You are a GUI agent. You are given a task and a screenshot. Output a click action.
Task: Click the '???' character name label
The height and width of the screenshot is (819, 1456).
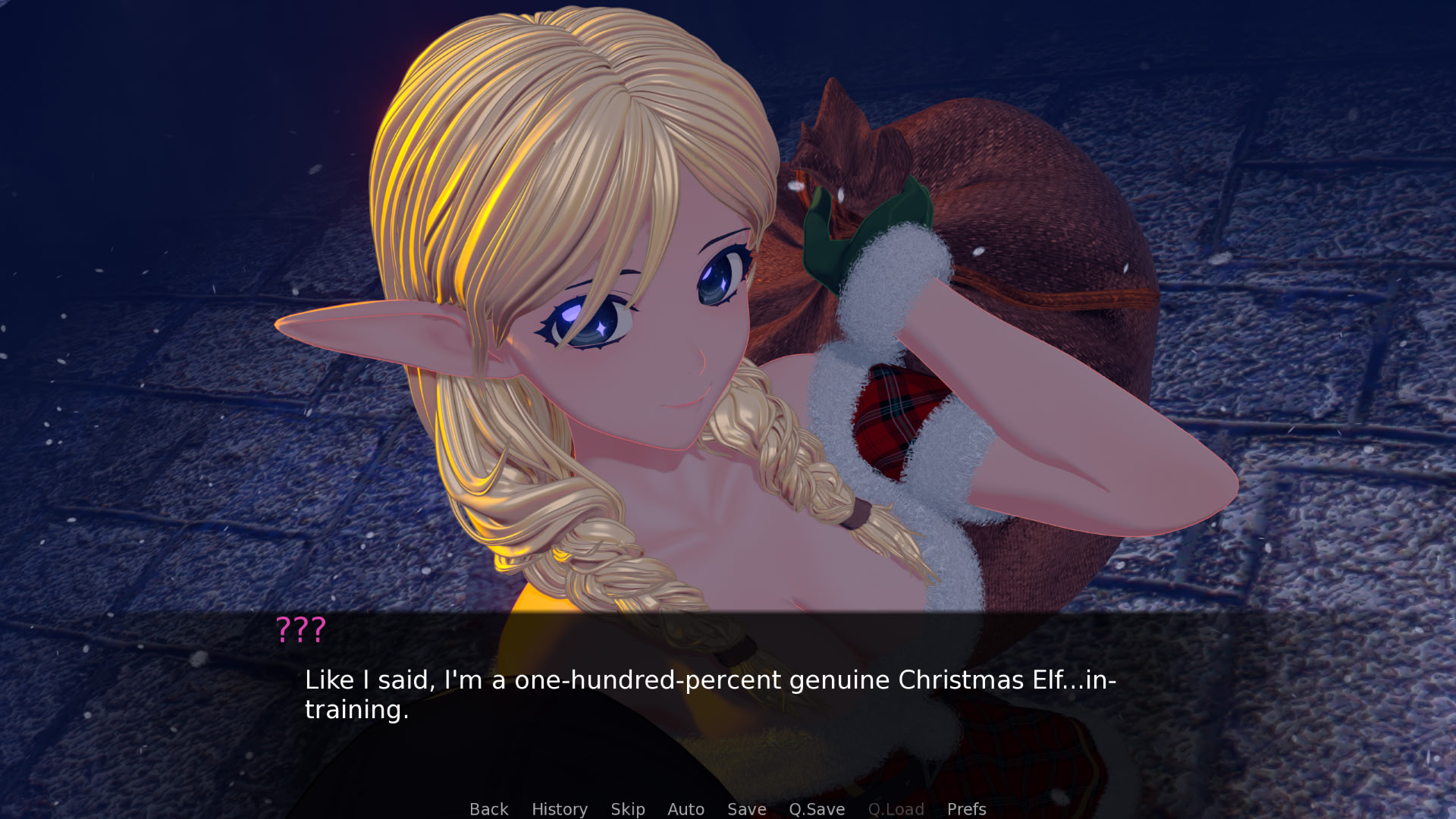pos(301,629)
